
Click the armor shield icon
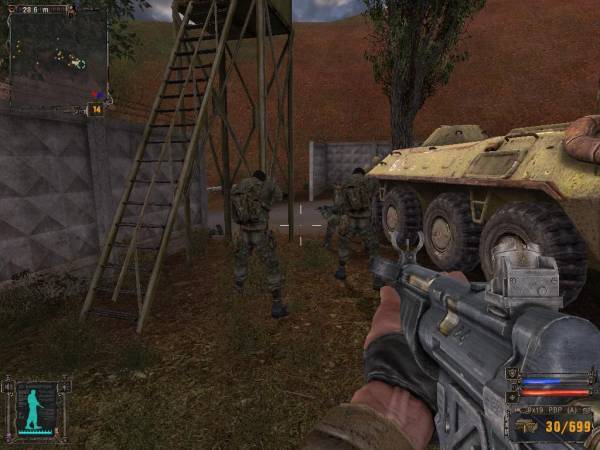pyautogui.click(x=514, y=373)
